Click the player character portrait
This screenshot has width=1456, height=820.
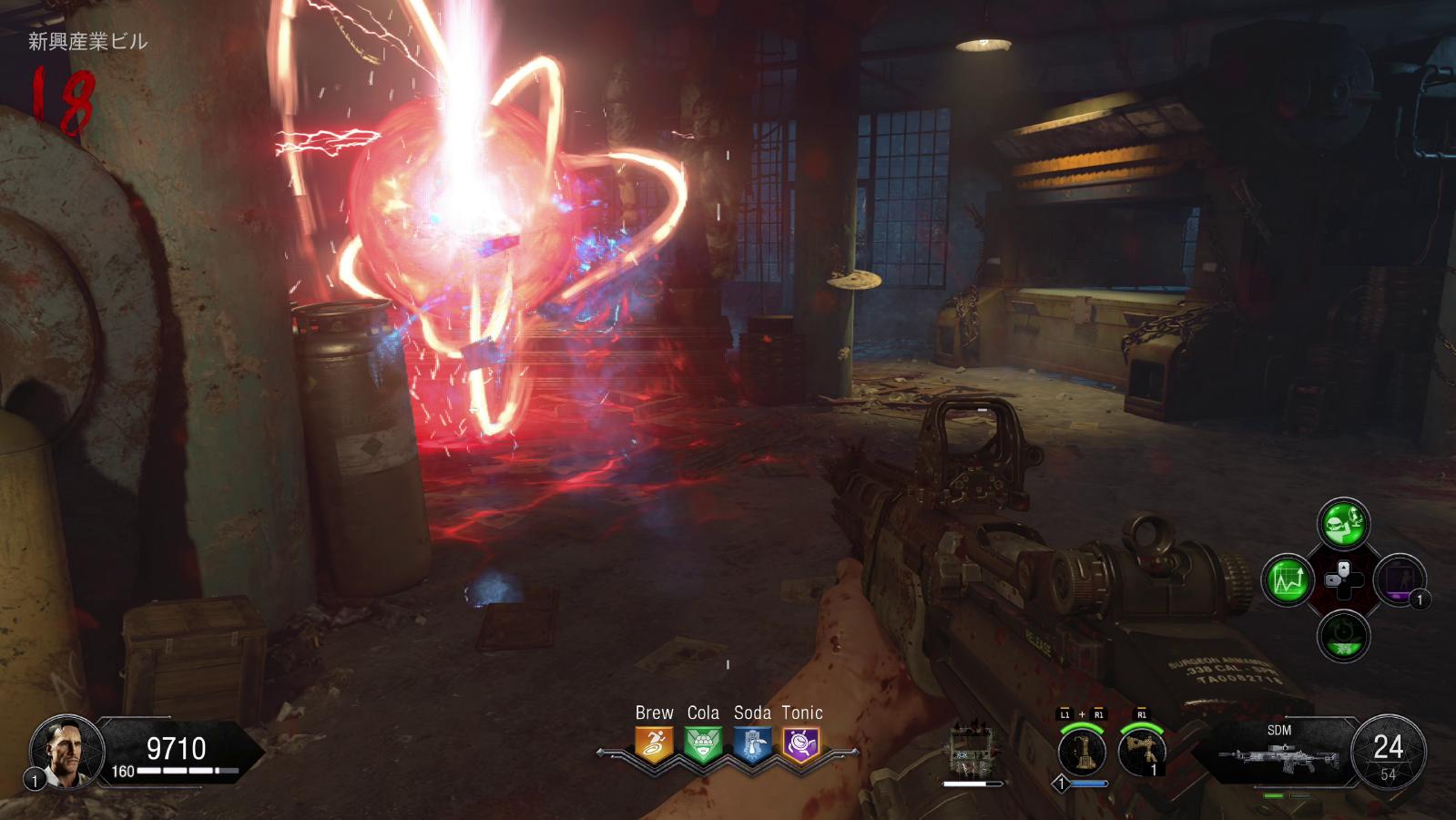click(62, 751)
